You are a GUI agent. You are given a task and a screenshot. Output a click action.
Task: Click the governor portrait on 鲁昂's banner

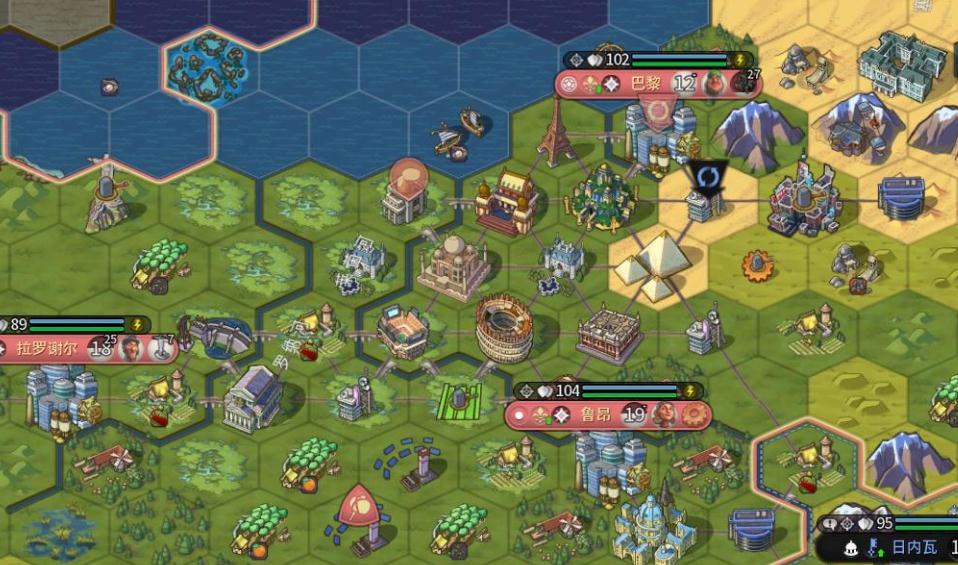click(664, 415)
